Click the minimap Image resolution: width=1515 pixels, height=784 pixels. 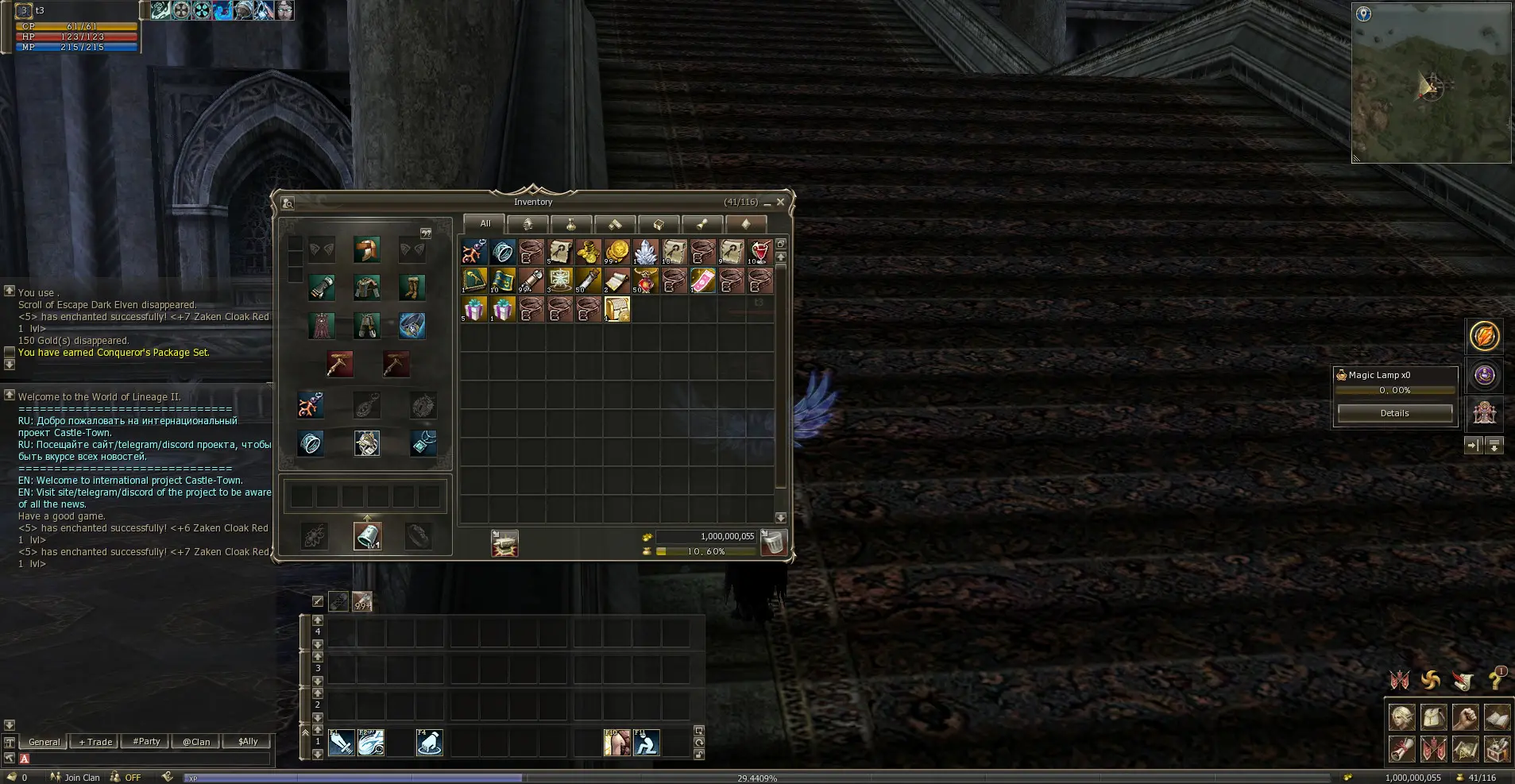coord(1431,83)
